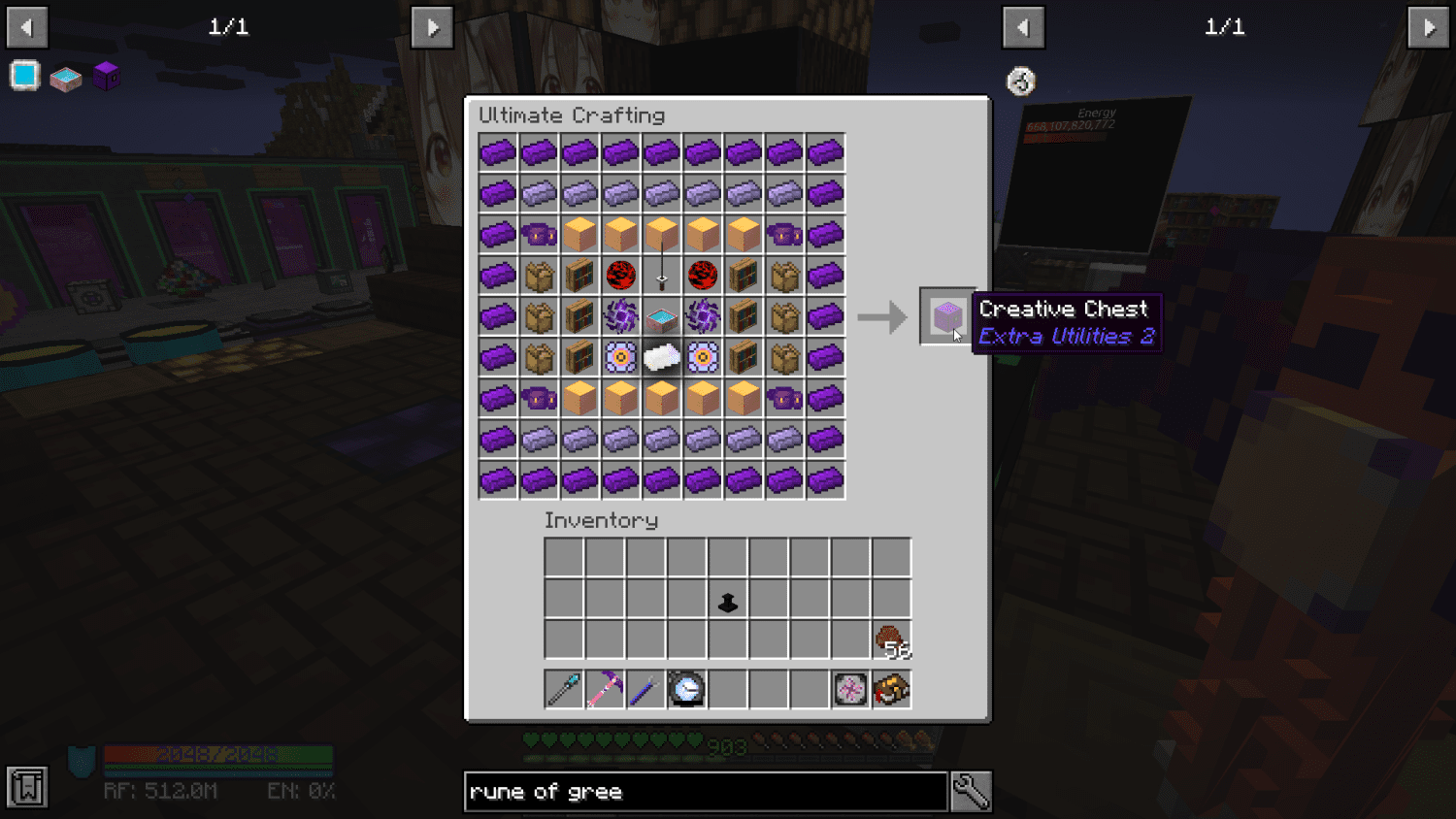Choose the cyan-tipped staff in hotbar
The image size is (1456, 819).
tap(564, 689)
